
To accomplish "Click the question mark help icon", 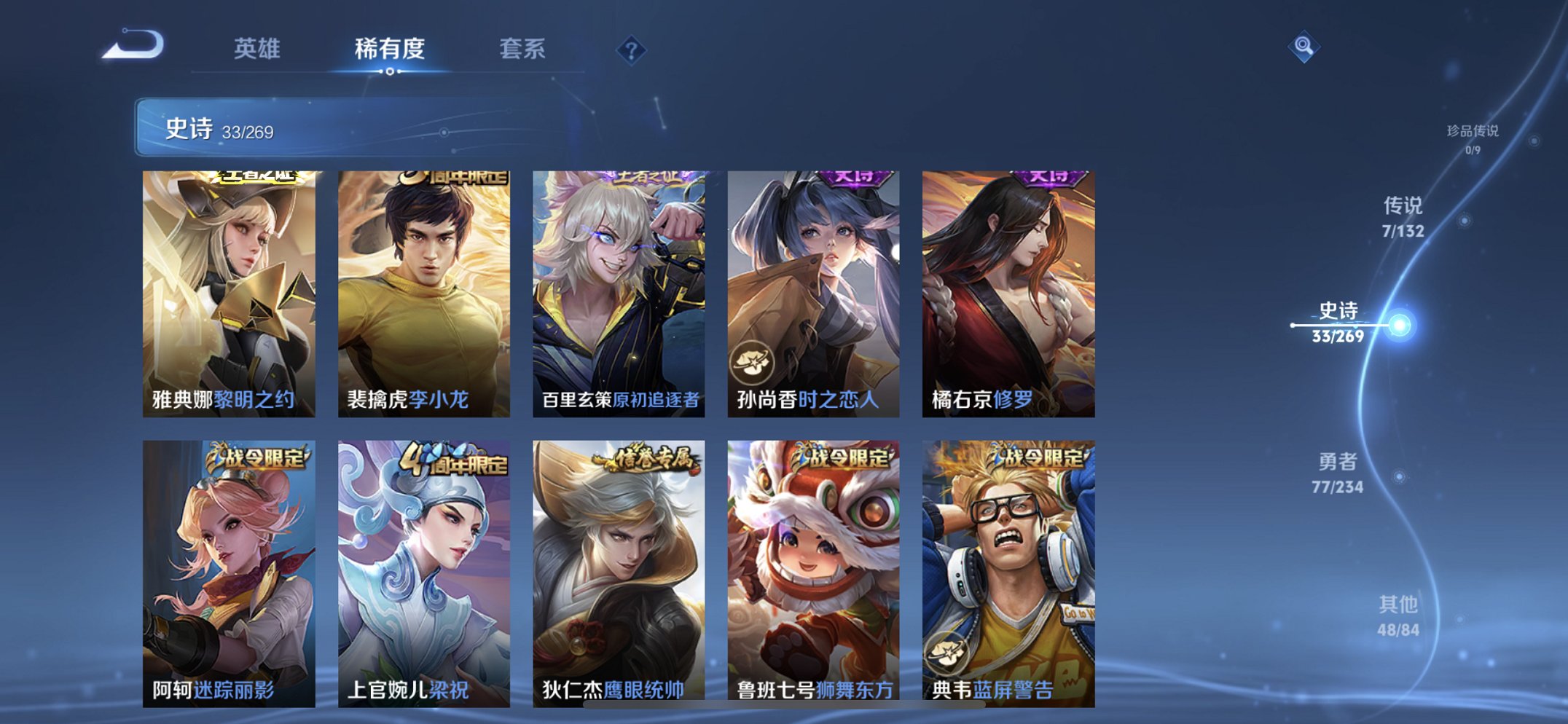I will click(x=633, y=50).
